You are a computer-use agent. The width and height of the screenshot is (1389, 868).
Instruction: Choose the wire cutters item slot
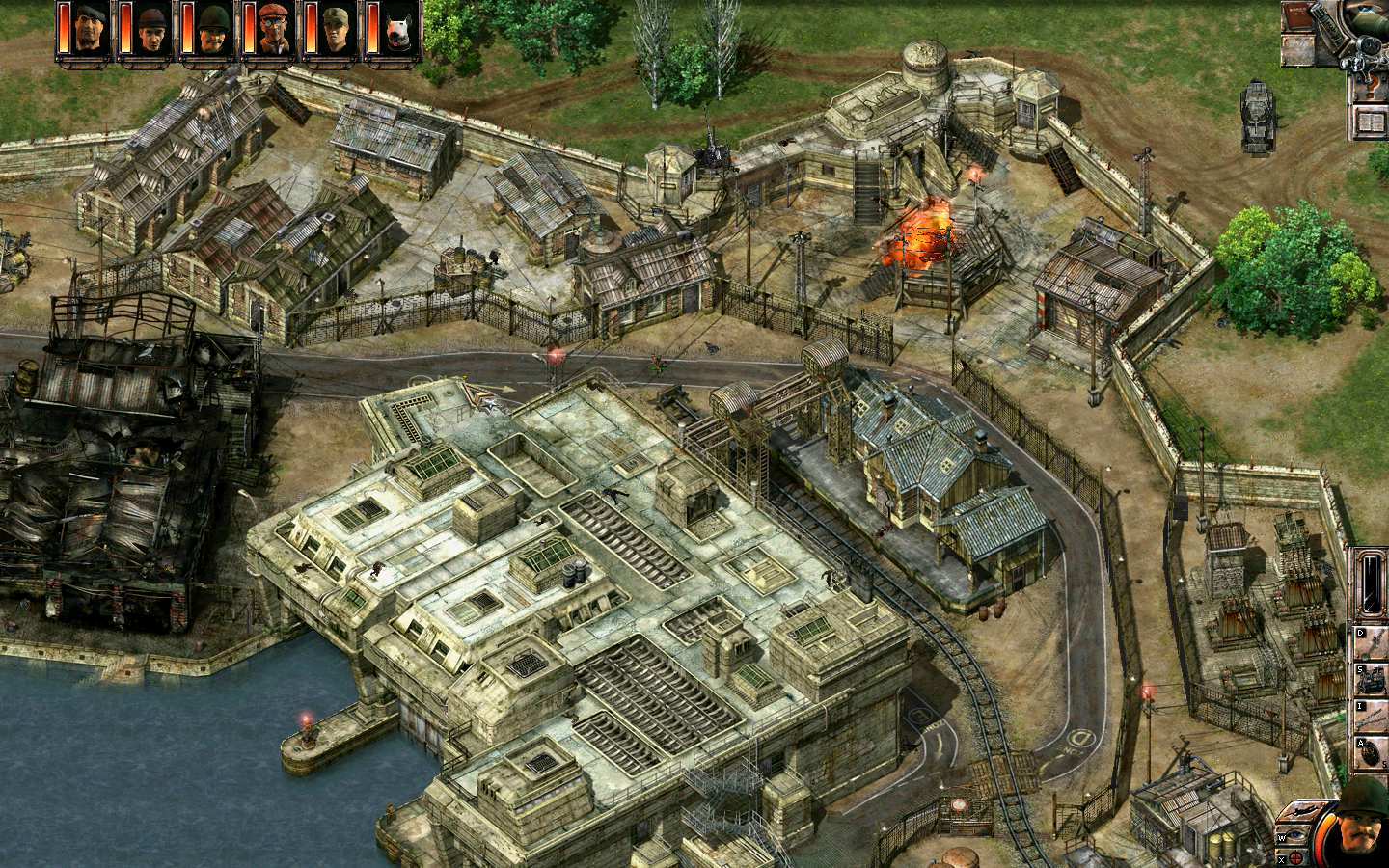[1372, 716]
